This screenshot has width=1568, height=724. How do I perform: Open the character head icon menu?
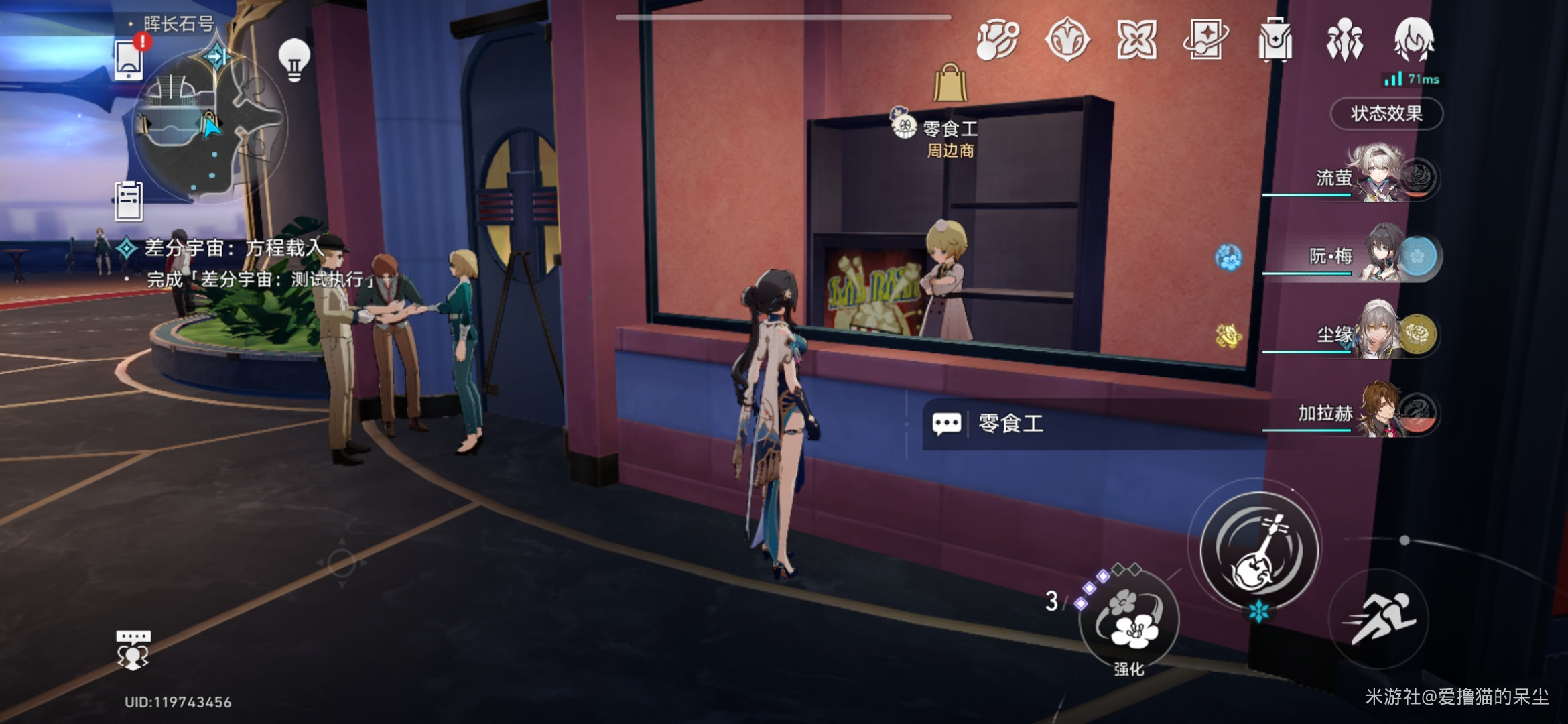[x=1414, y=40]
